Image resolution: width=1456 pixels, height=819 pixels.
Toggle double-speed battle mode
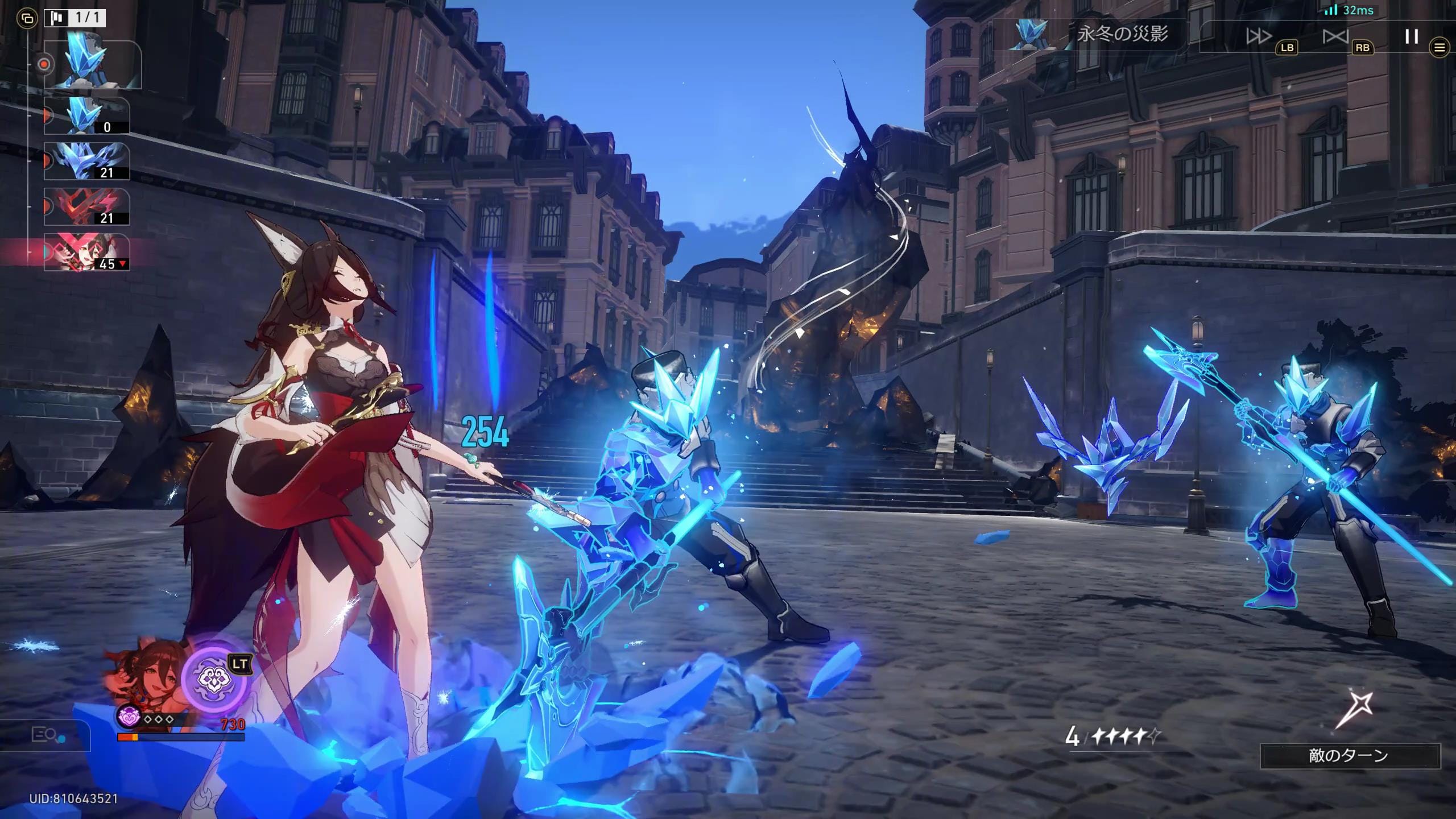tap(1259, 36)
